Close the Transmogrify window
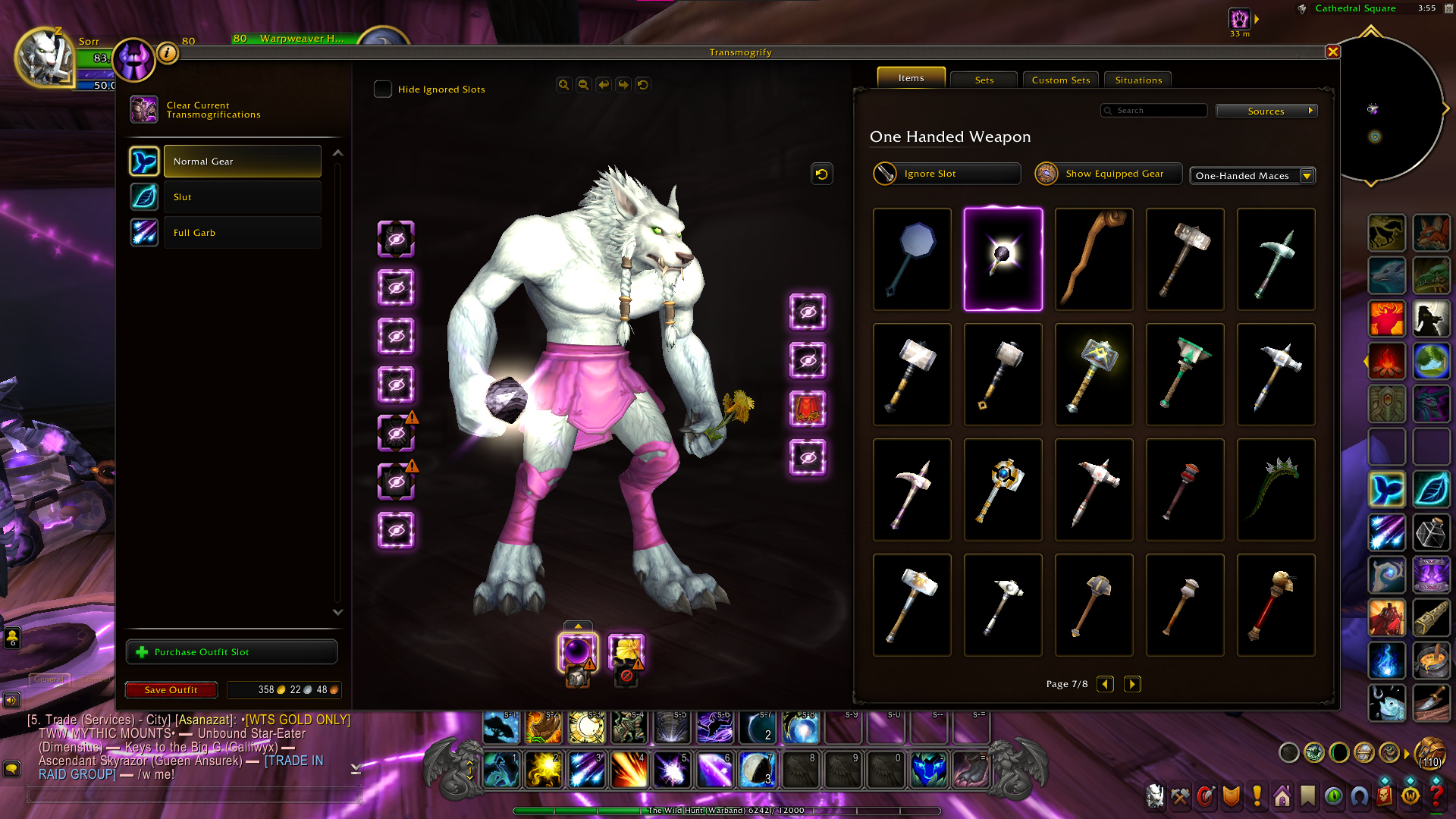This screenshot has height=819, width=1456. 1332,52
